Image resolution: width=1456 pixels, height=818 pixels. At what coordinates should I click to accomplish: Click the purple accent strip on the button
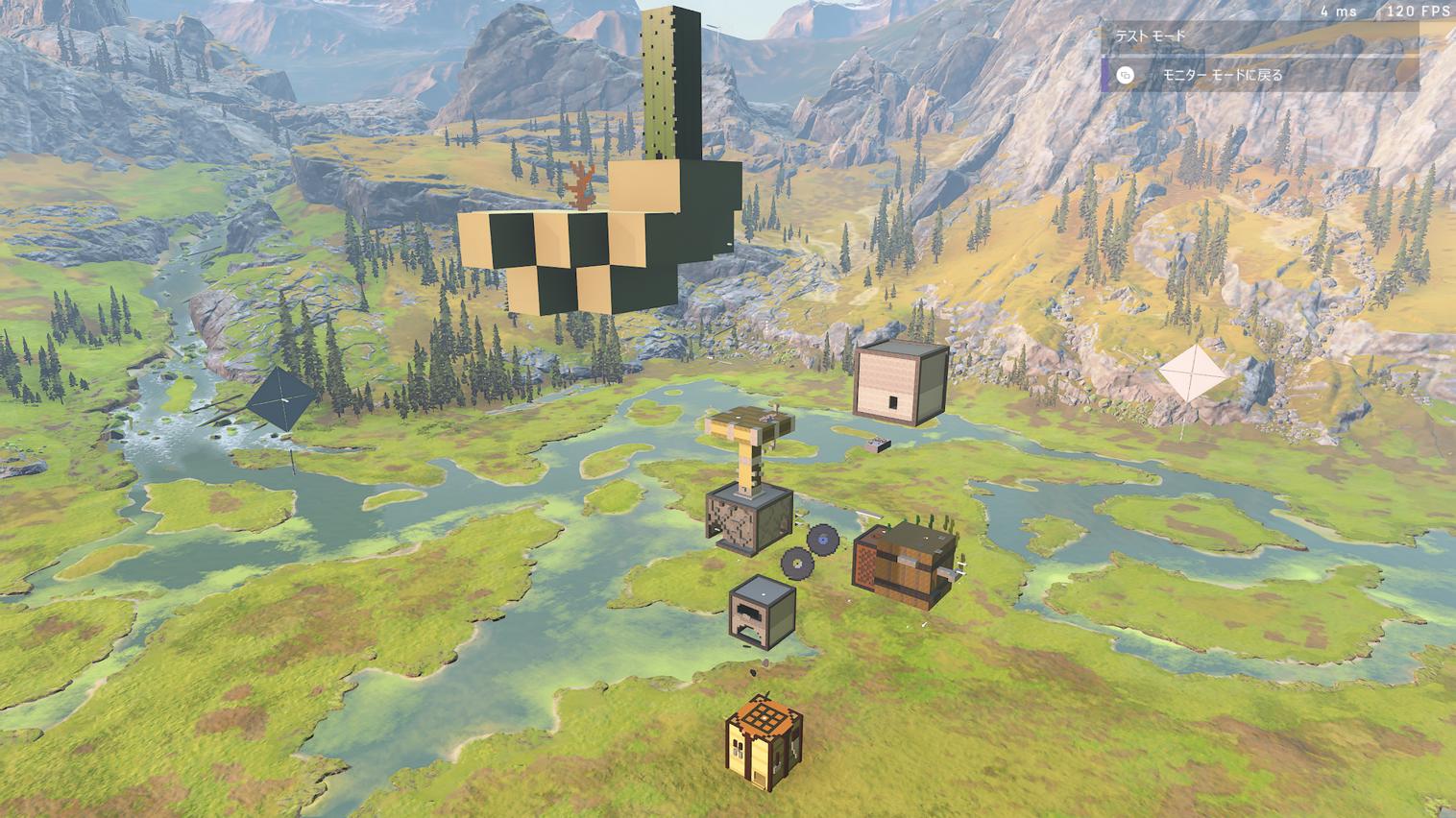click(x=1105, y=76)
